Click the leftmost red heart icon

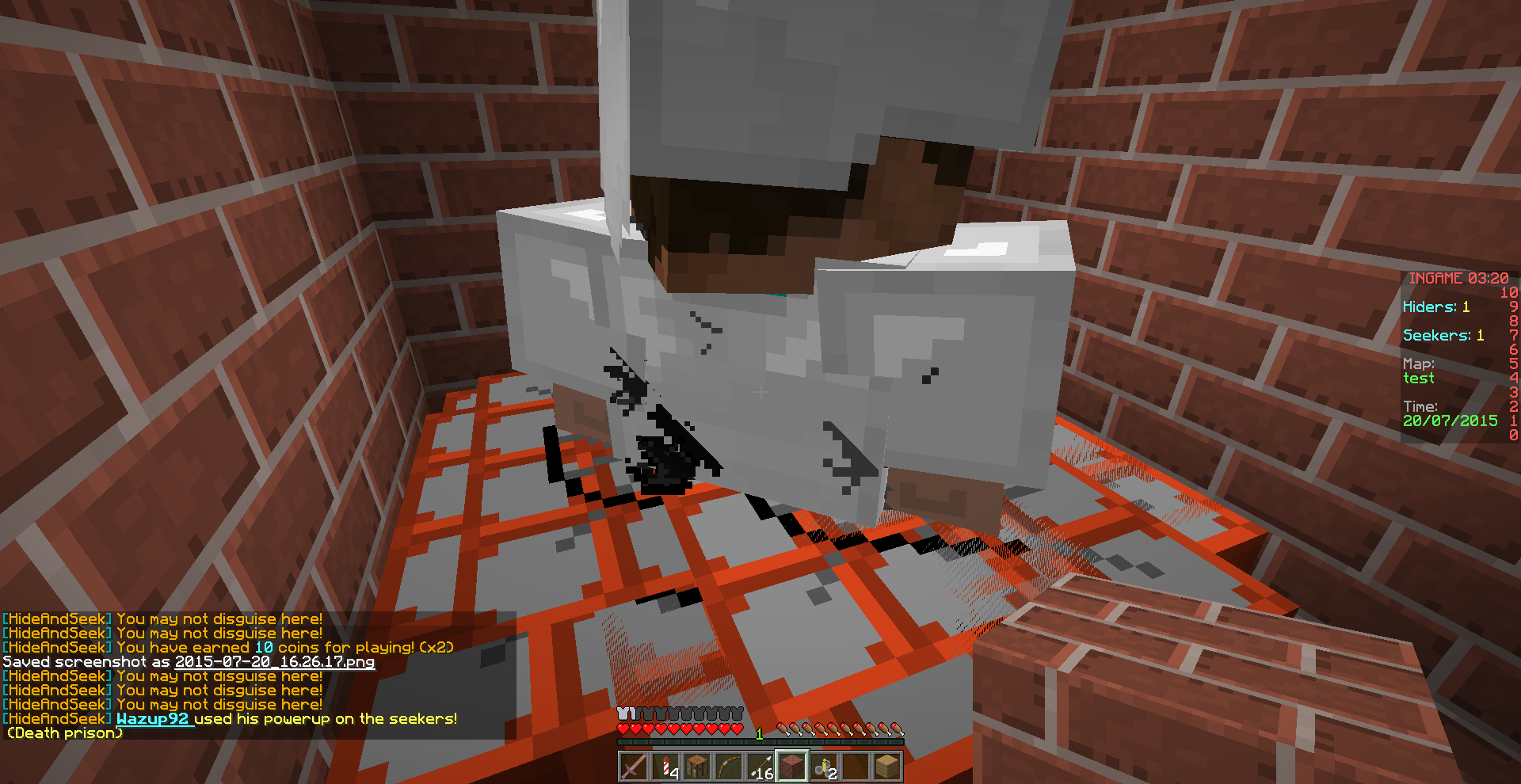pos(624,729)
